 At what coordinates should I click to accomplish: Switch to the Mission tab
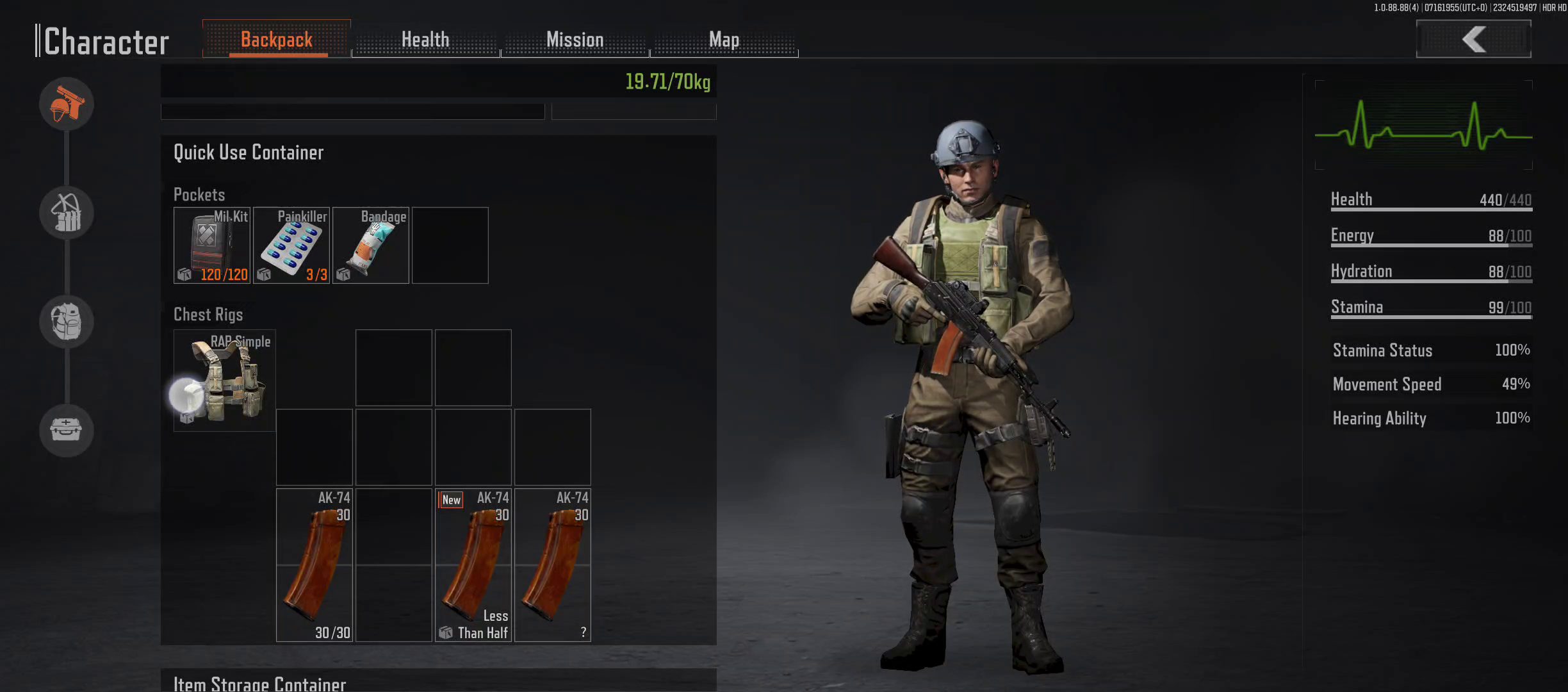click(575, 40)
